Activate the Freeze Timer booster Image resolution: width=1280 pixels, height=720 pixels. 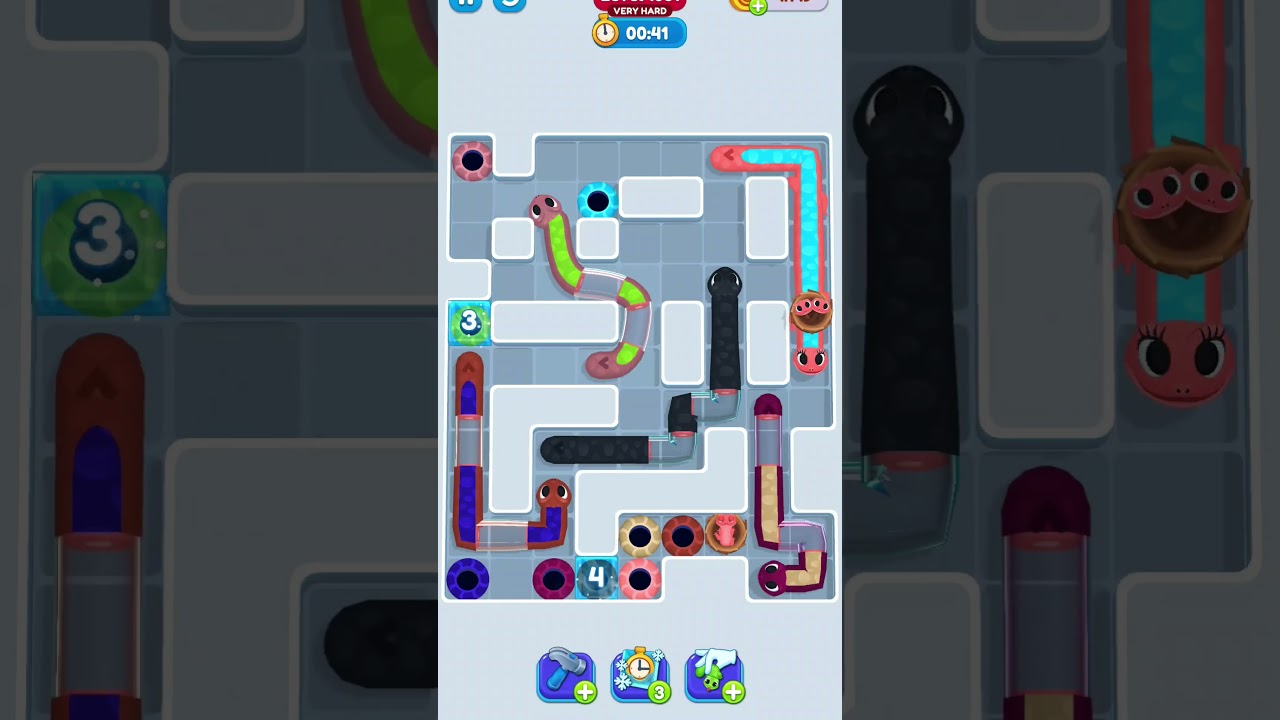point(640,675)
